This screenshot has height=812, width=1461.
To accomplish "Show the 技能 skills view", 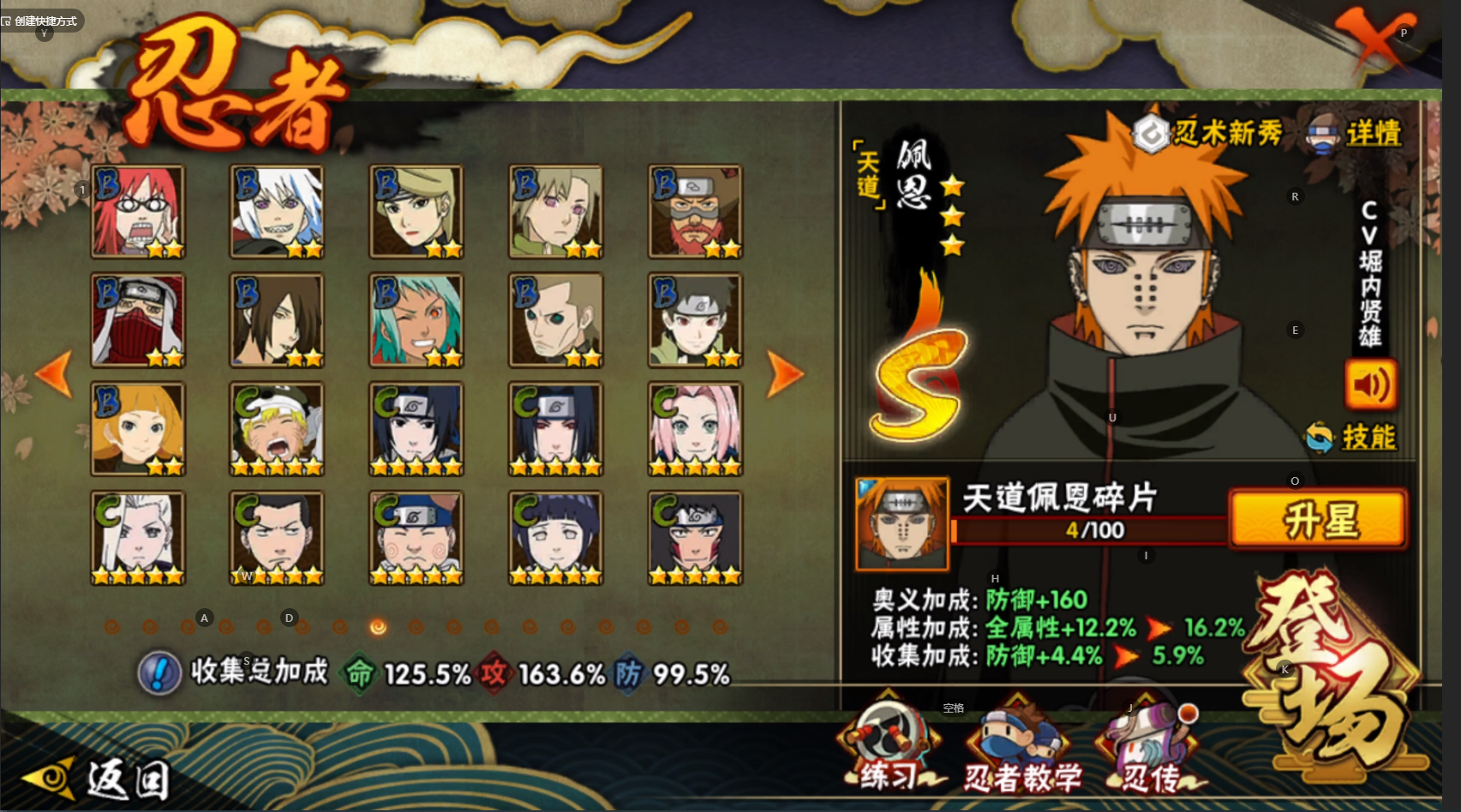I will 1352,438.
